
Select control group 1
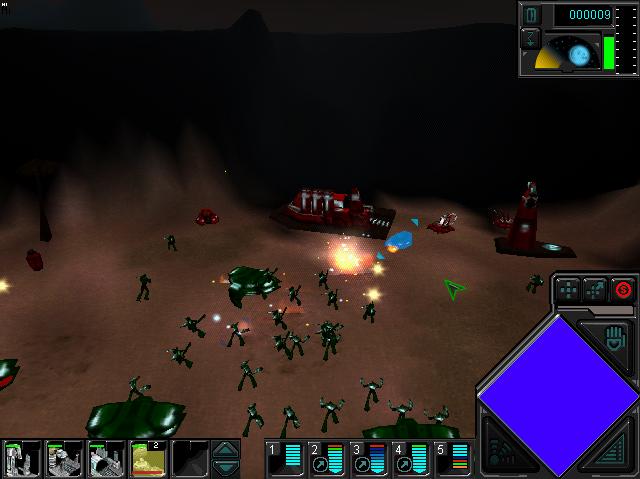click(285, 458)
